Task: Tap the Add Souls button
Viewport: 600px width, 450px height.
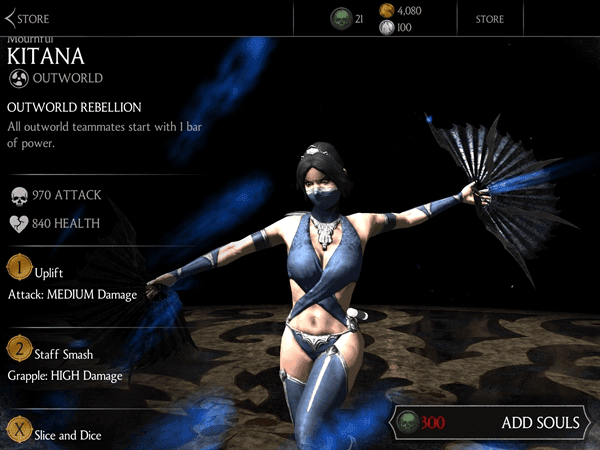Action: [x=488, y=422]
